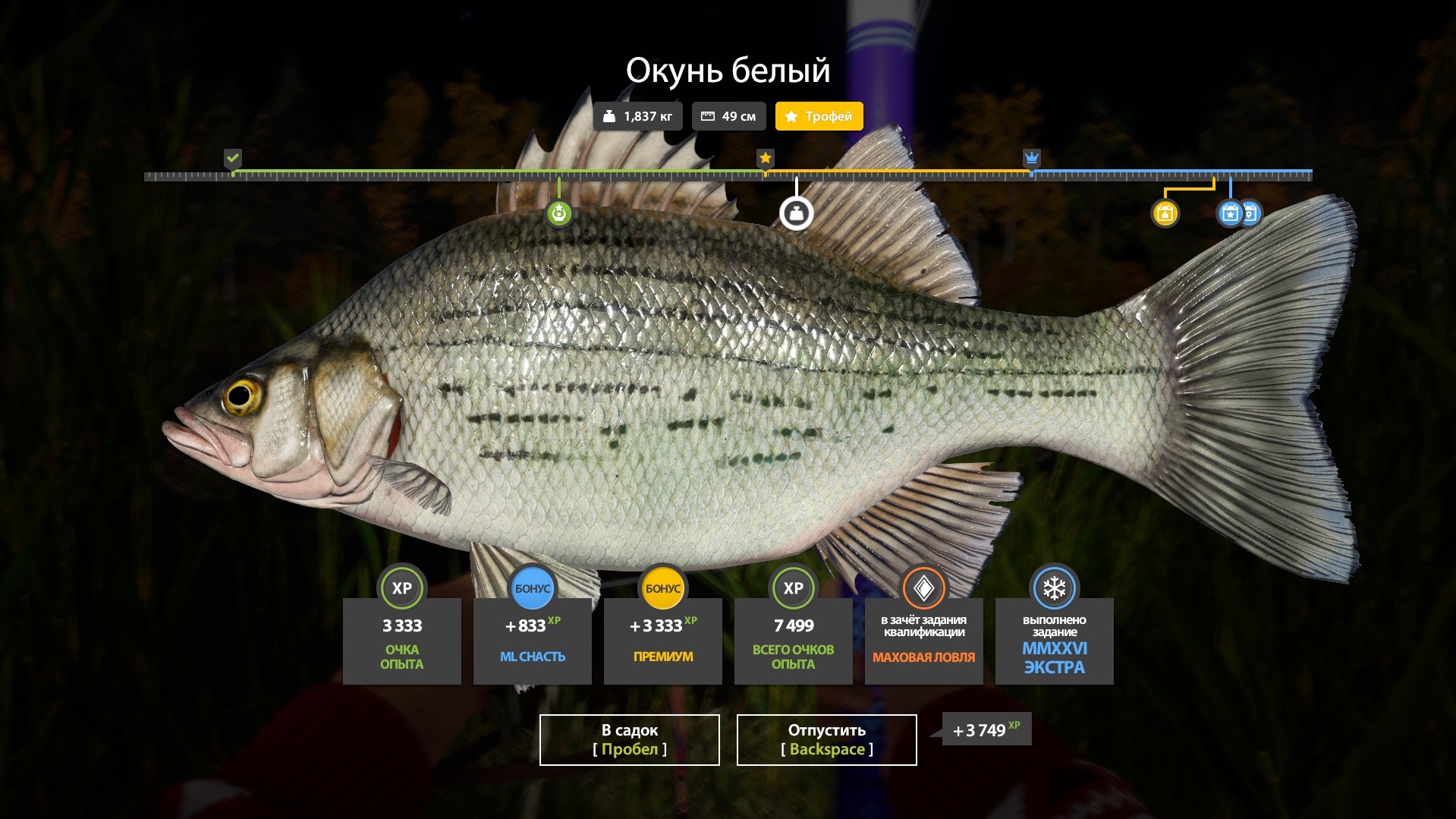Click the blue crown marker on scale
Image resolution: width=1456 pixels, height=819 pixels.
(x=1031, y=159)
